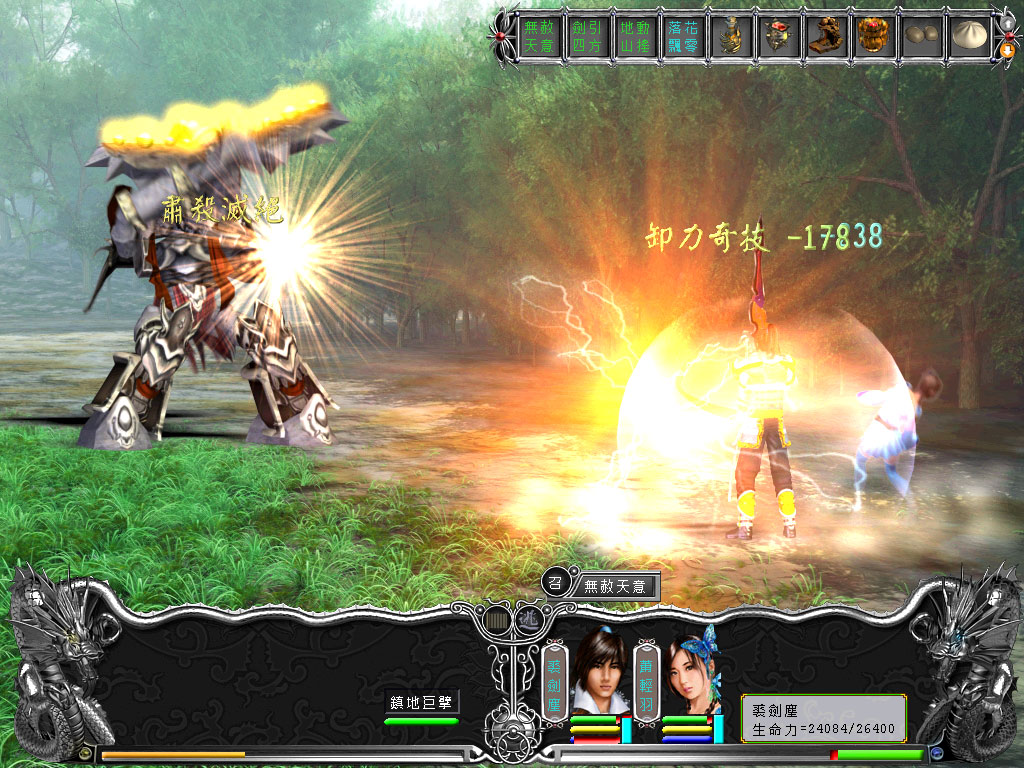Click the hotbar's orange down arrow
The image size is (1024, 768).
coord(1006,49)
